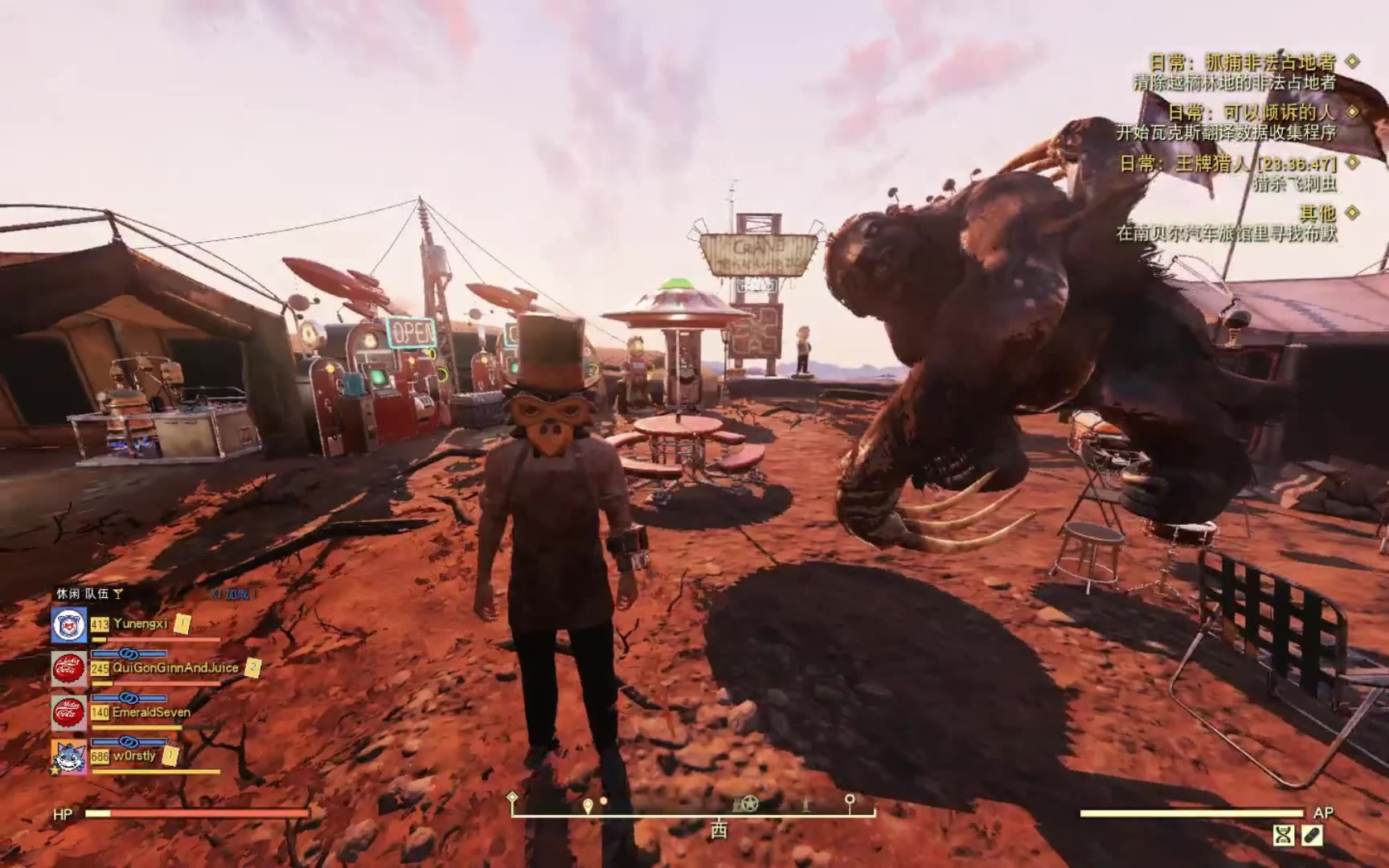1389x868 pixels.
Task: Click the diamond quest marker on compass
Action: pyautogui.click(x=512, y=797)
